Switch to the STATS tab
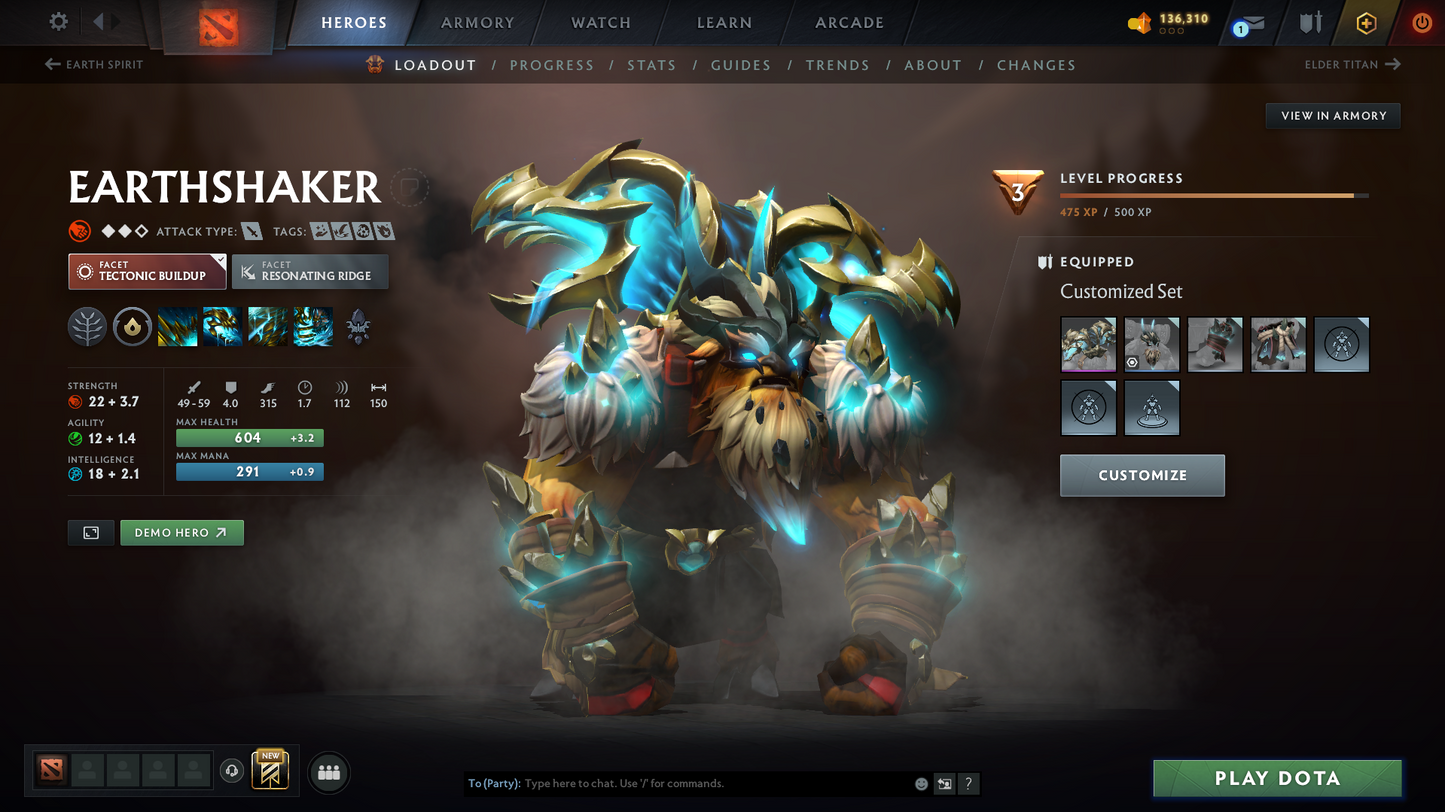 coord(652,65)
